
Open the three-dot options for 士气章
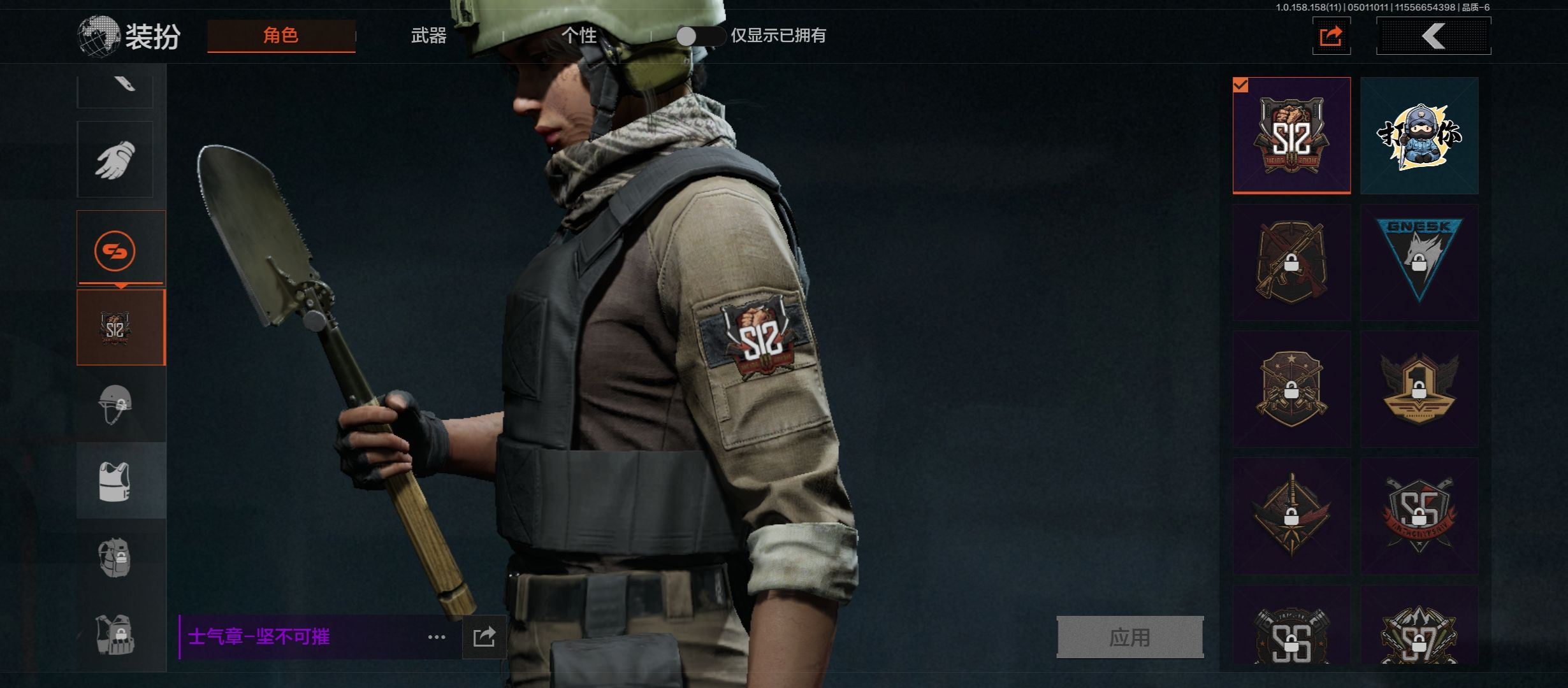[x=437, y=637]
